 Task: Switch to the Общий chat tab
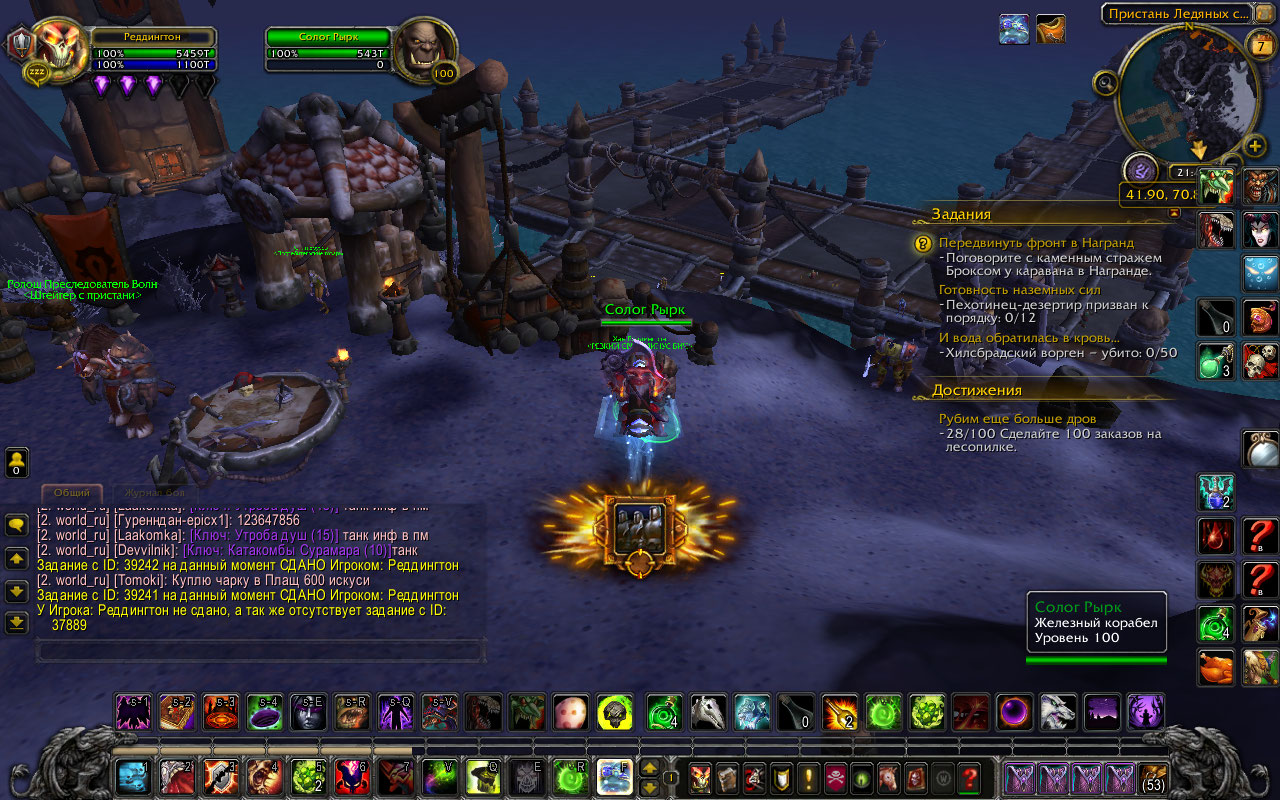[x=72, y=493]
